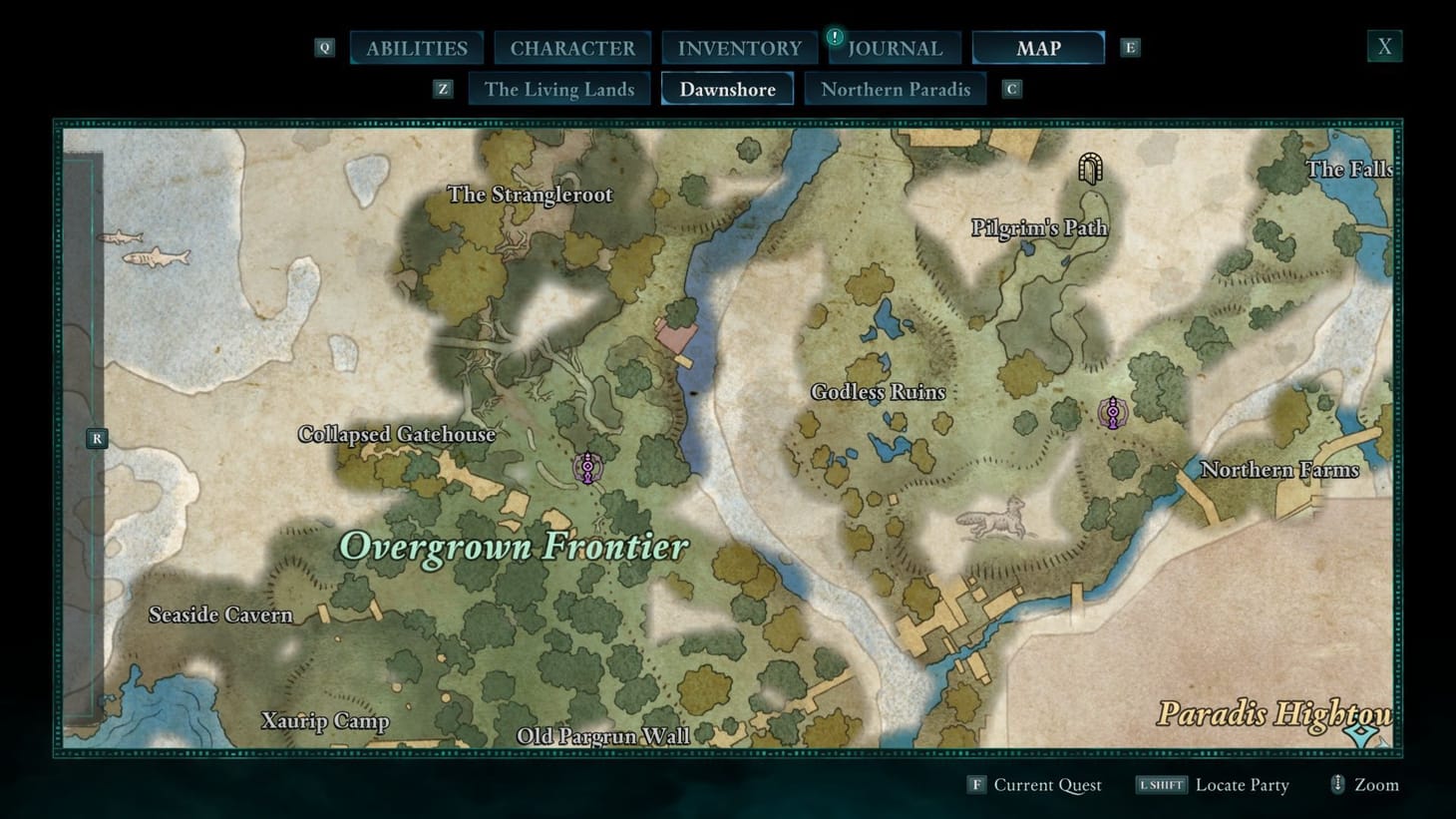1456x819 pixels.
Task: Click the E key hint beside the Map tab
Action: coord(1128,46)
